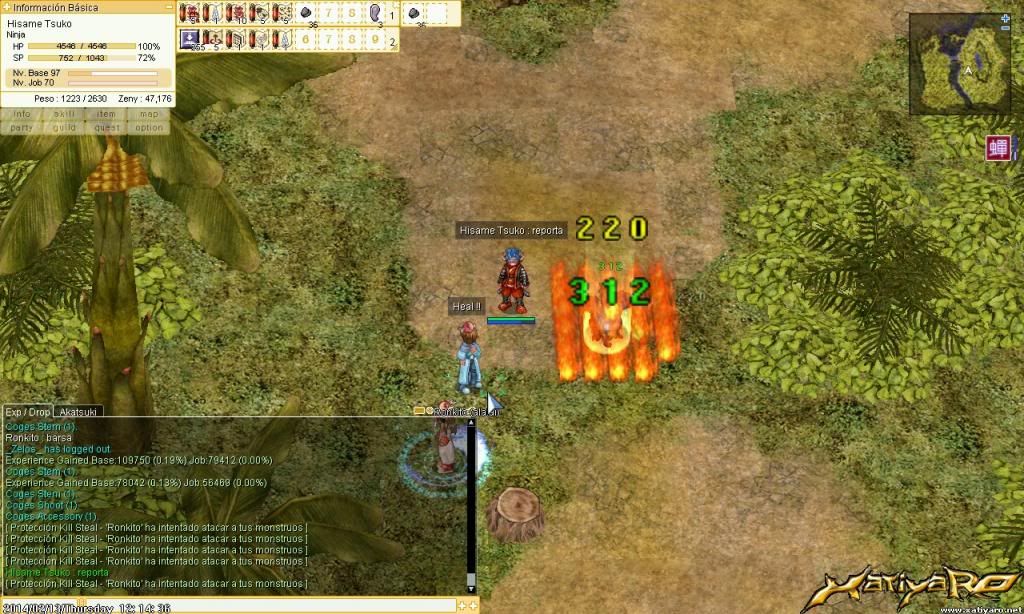Image resolution: width=1024 pixels, height=614 pixels.
Task: Open the guild window
Action: pos(64,128)
